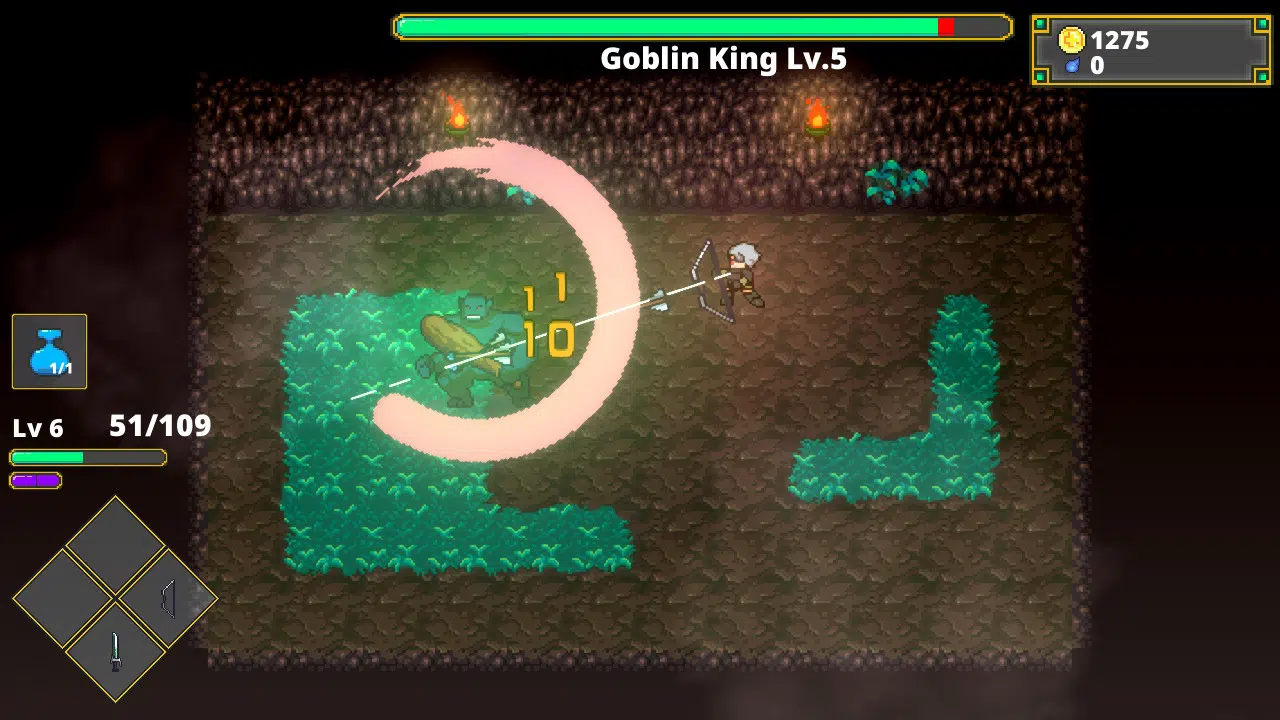The height and width of the screenshot is (720, 1280).
Task: Select the sword weapon slot
Action: point(115,651)
